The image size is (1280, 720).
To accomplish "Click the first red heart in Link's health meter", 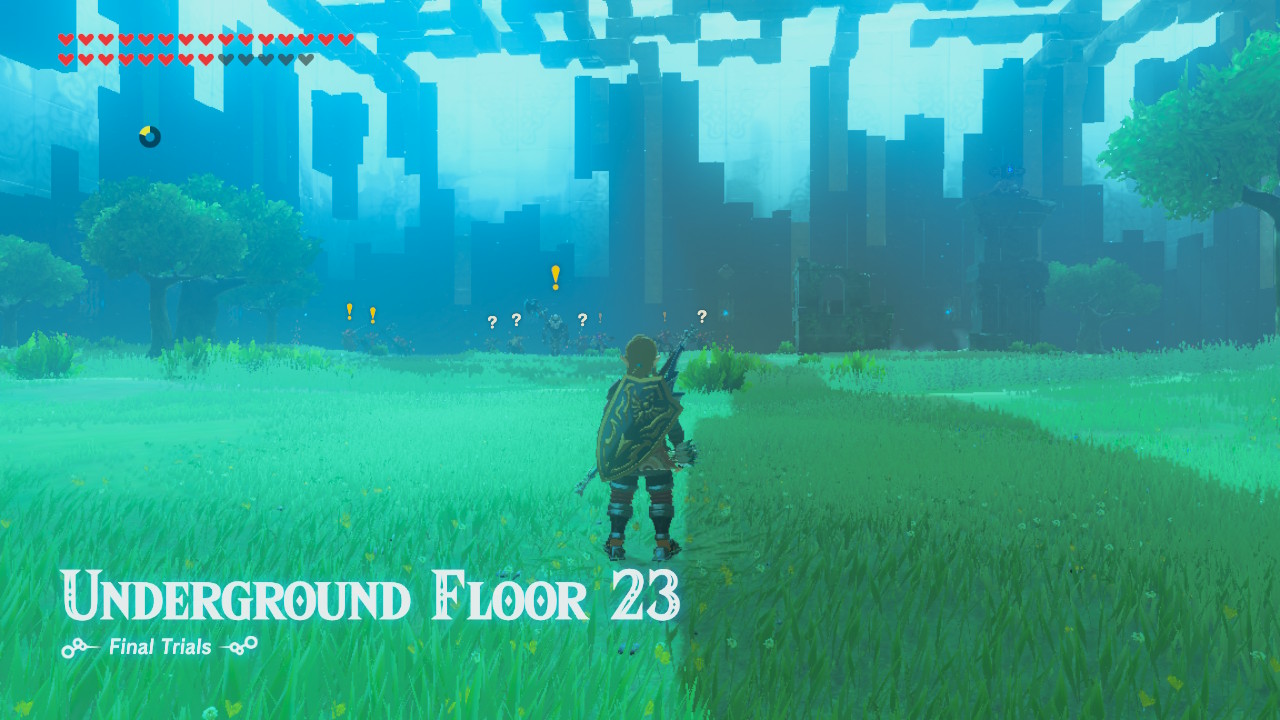I will 65,39.
